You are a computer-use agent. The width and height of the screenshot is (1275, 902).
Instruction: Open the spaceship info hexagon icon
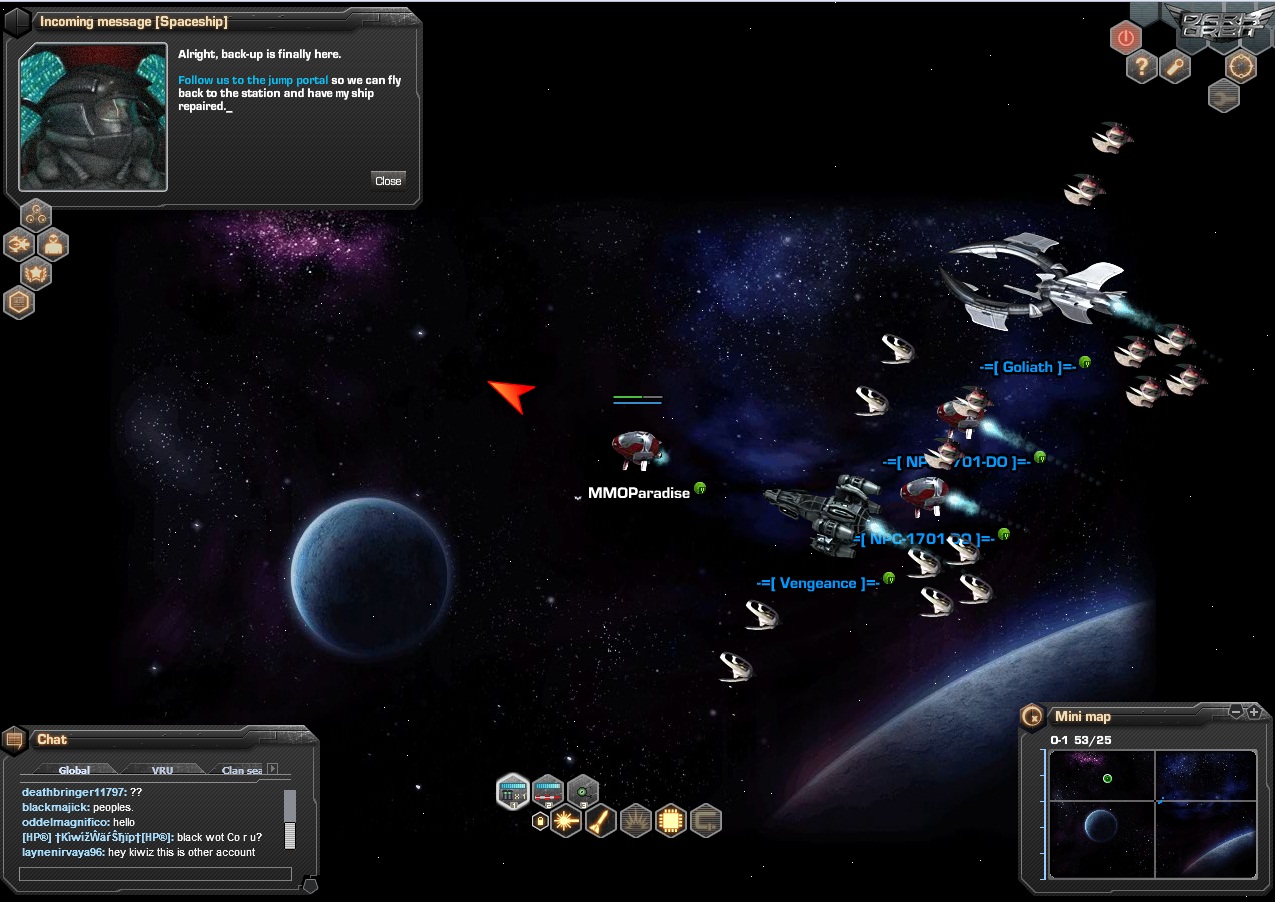coord(19,243)
